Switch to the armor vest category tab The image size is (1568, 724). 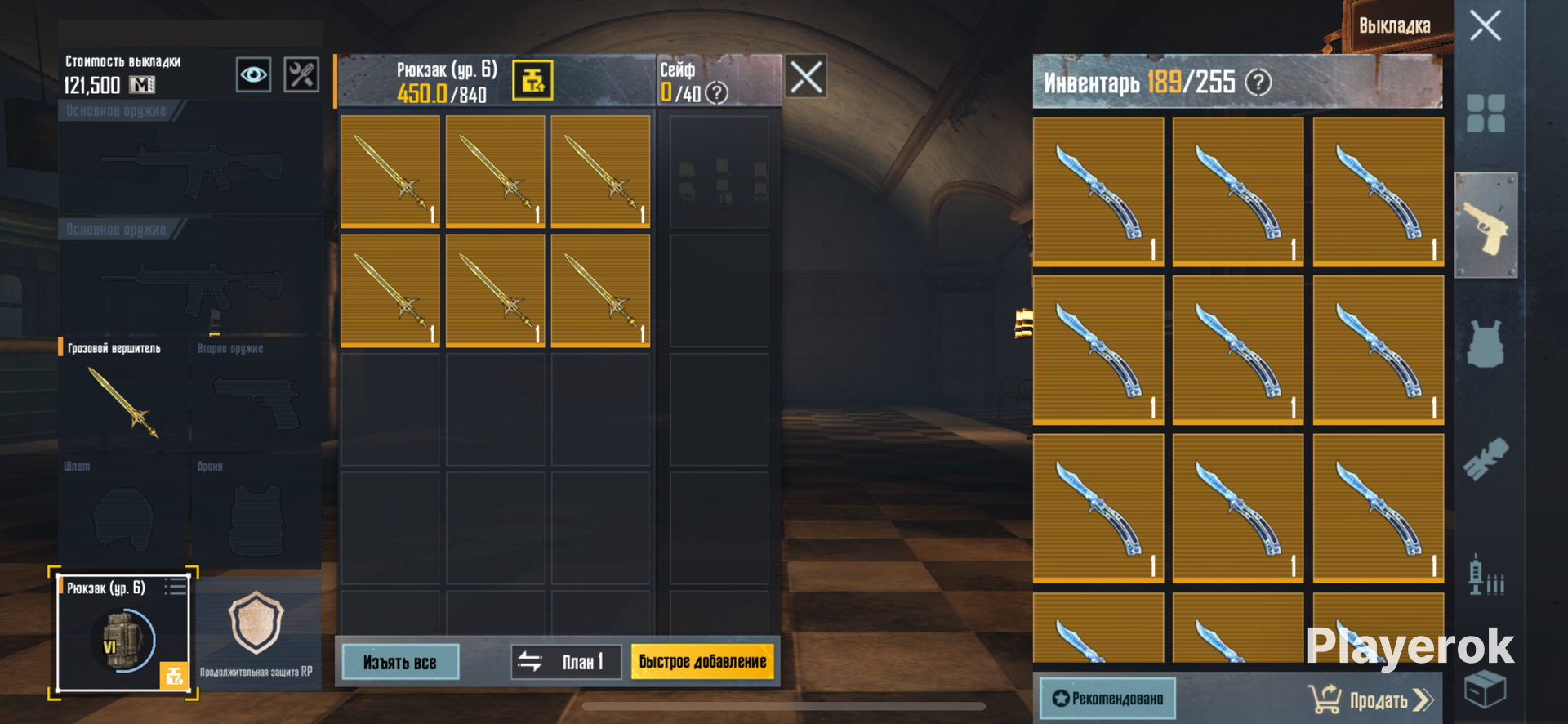1486,343
